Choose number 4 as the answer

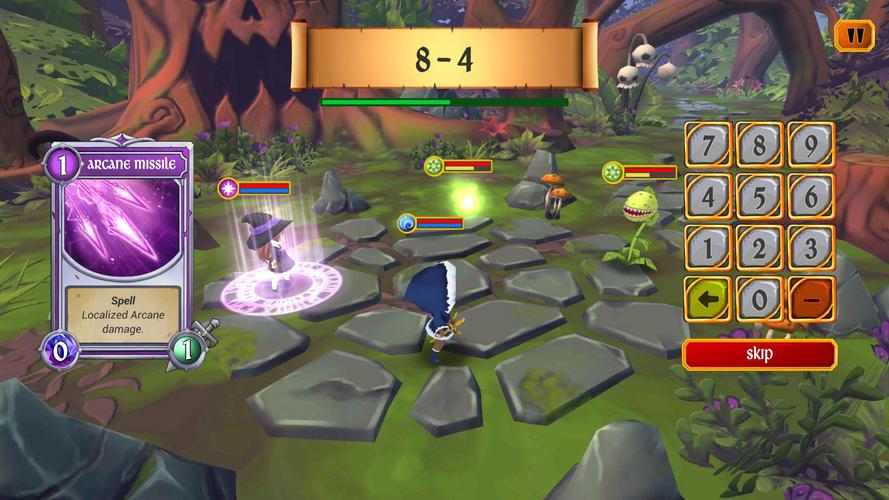coord(708,196)
